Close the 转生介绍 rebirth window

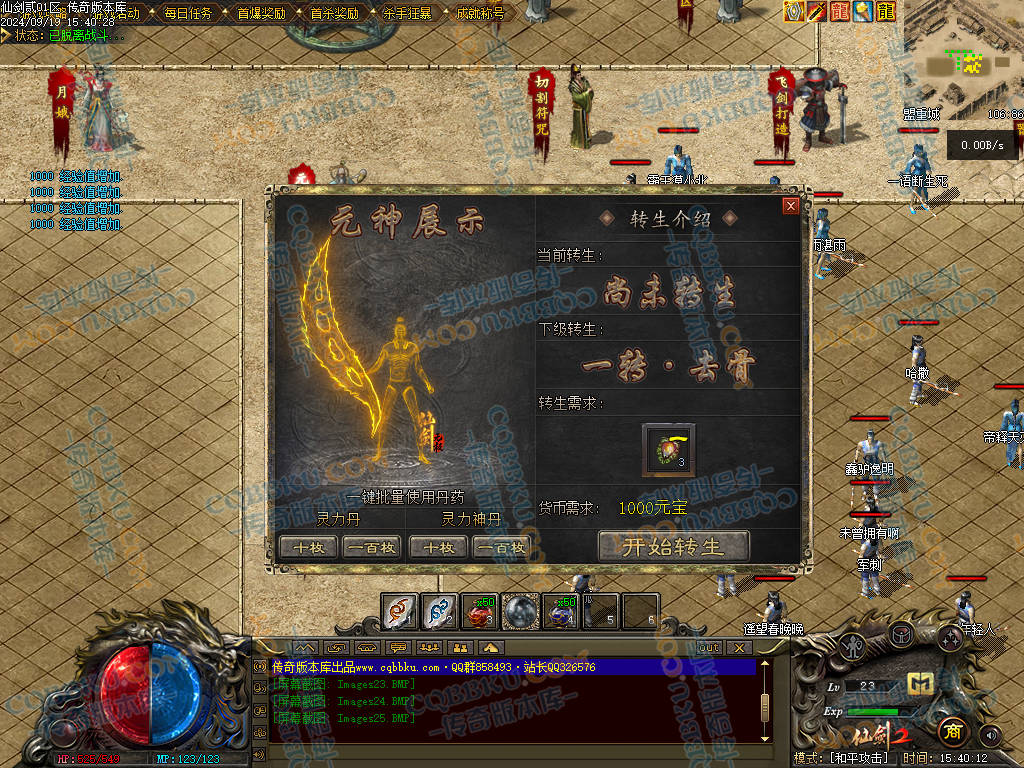[791, 206]
